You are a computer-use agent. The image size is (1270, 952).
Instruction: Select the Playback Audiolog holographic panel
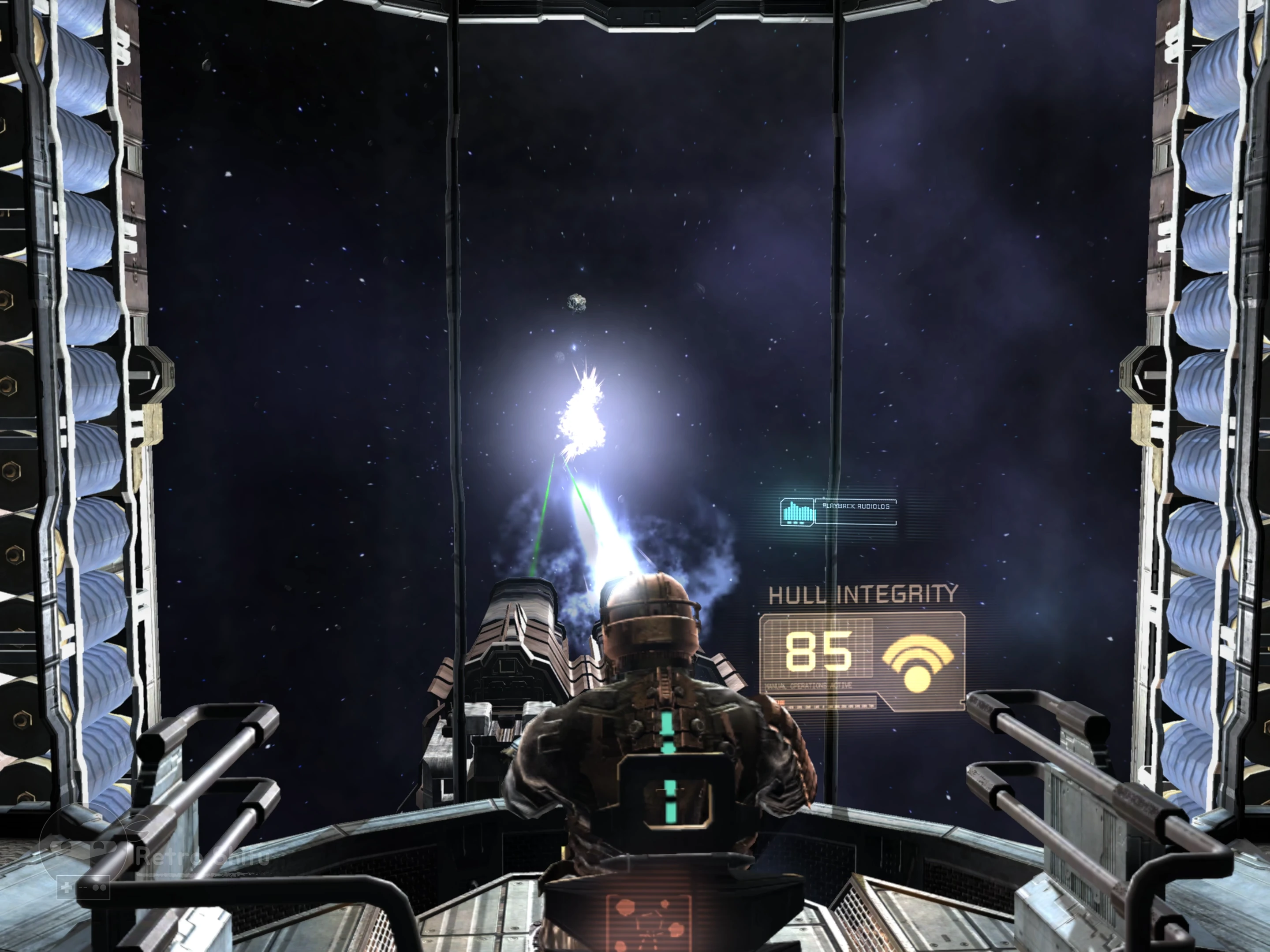838,511
